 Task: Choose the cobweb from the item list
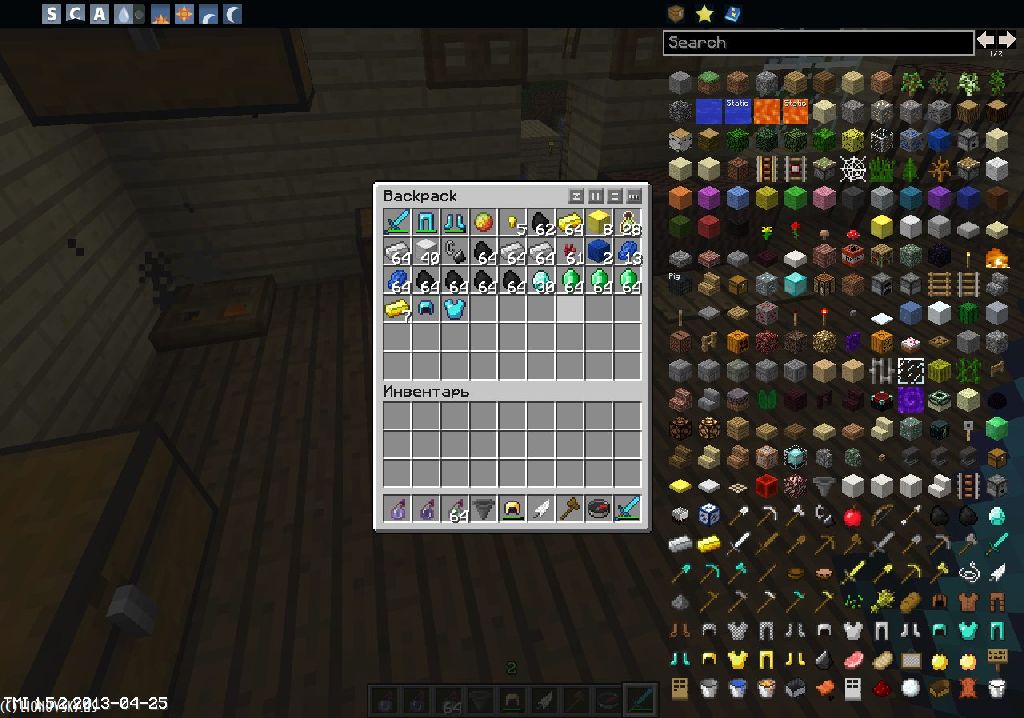tap(853, 169)
